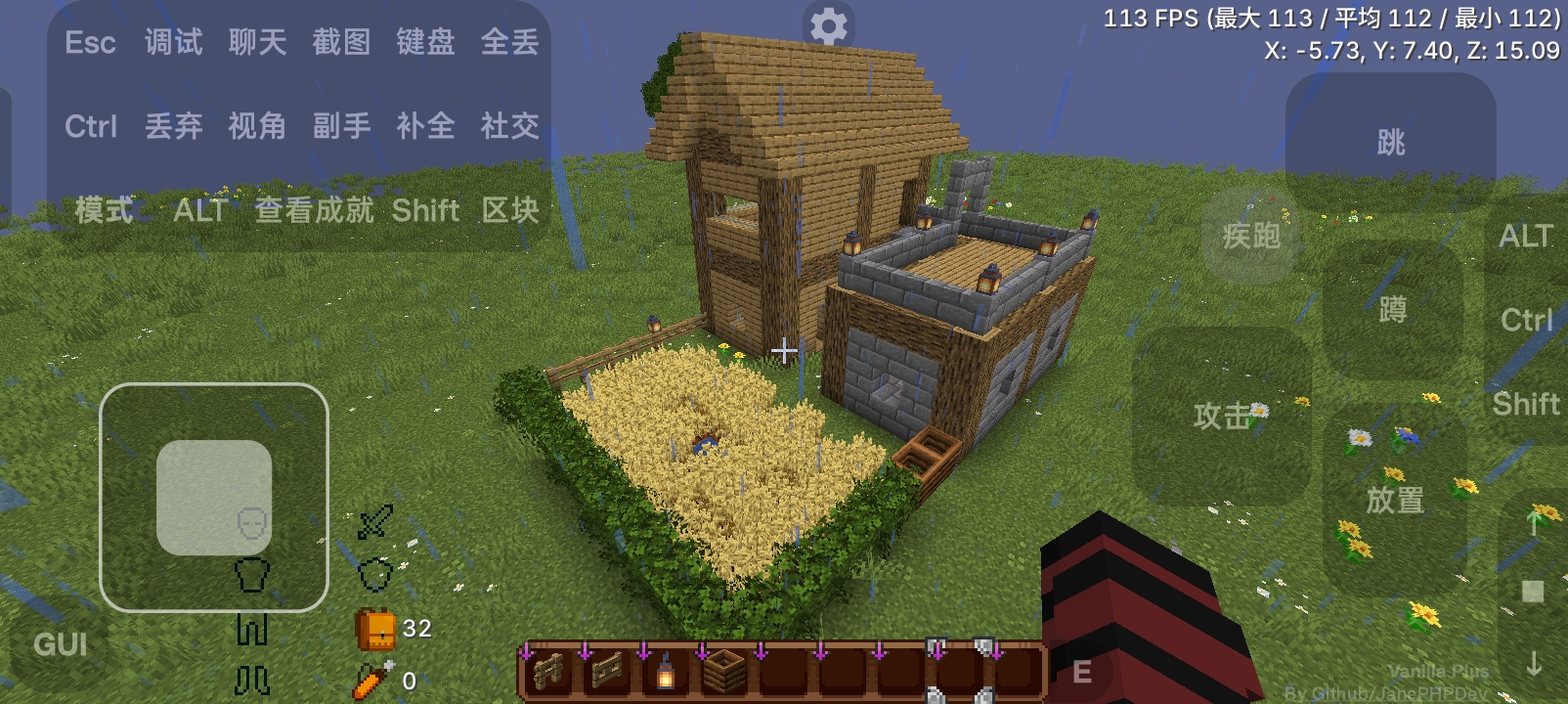Tap the sword attack icon
The height and width of the screenshot is (704, 1568).
(x=374, y=521)
